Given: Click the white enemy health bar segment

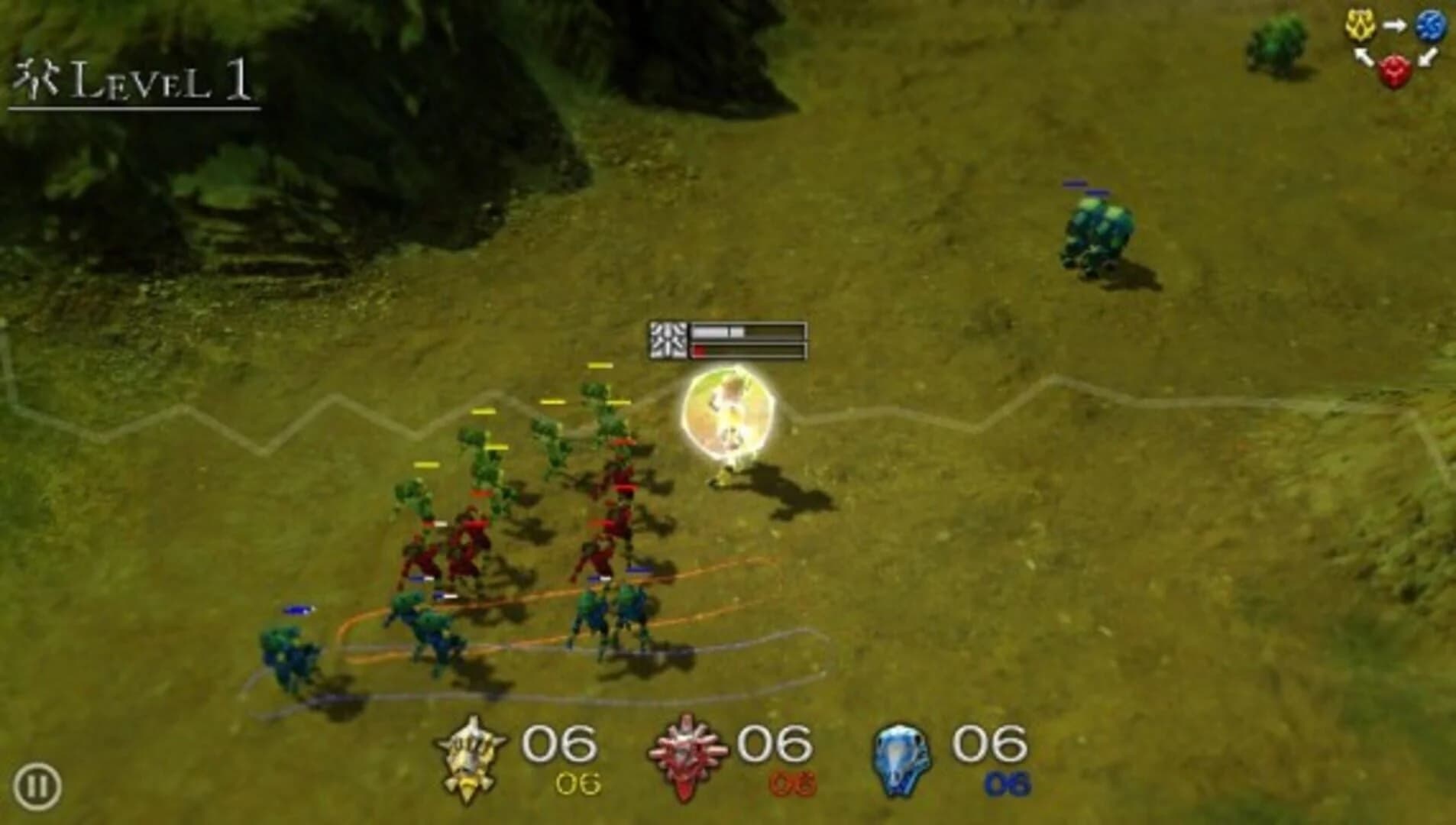Looking at the screenshot, I should pos(714,330).
